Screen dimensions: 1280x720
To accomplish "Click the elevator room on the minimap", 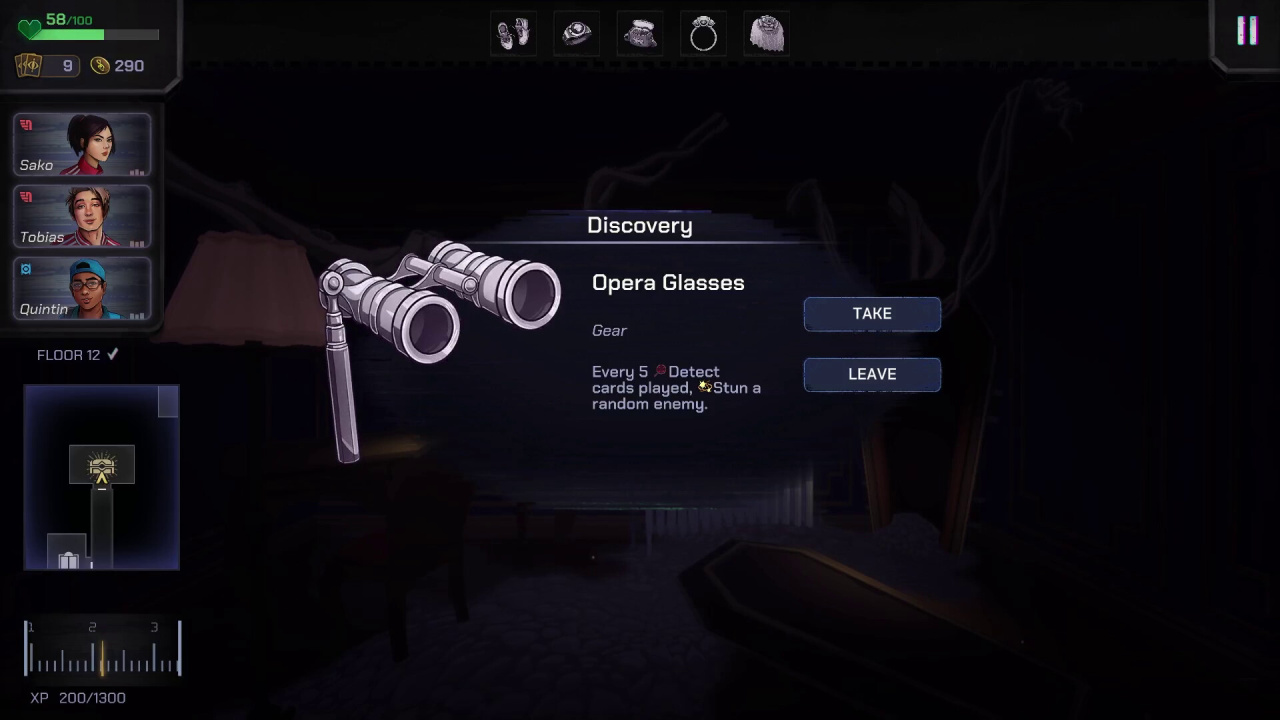I will click(x=68, y=557).
